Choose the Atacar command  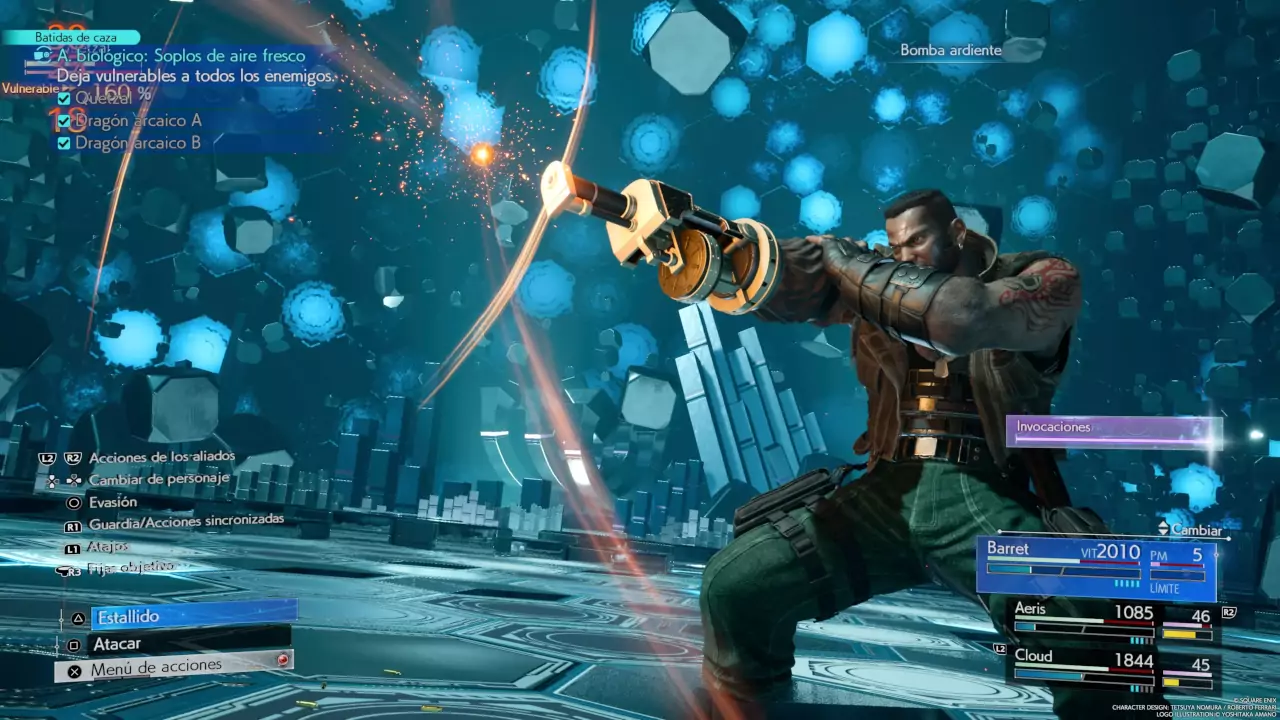pos(190,644)
